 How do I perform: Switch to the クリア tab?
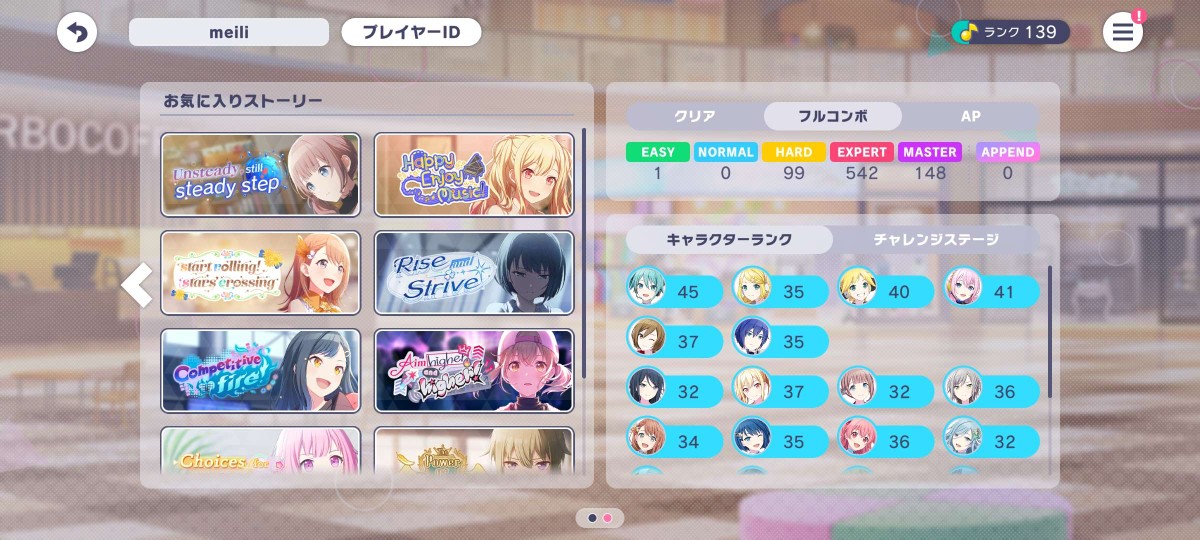coord(695,116)
